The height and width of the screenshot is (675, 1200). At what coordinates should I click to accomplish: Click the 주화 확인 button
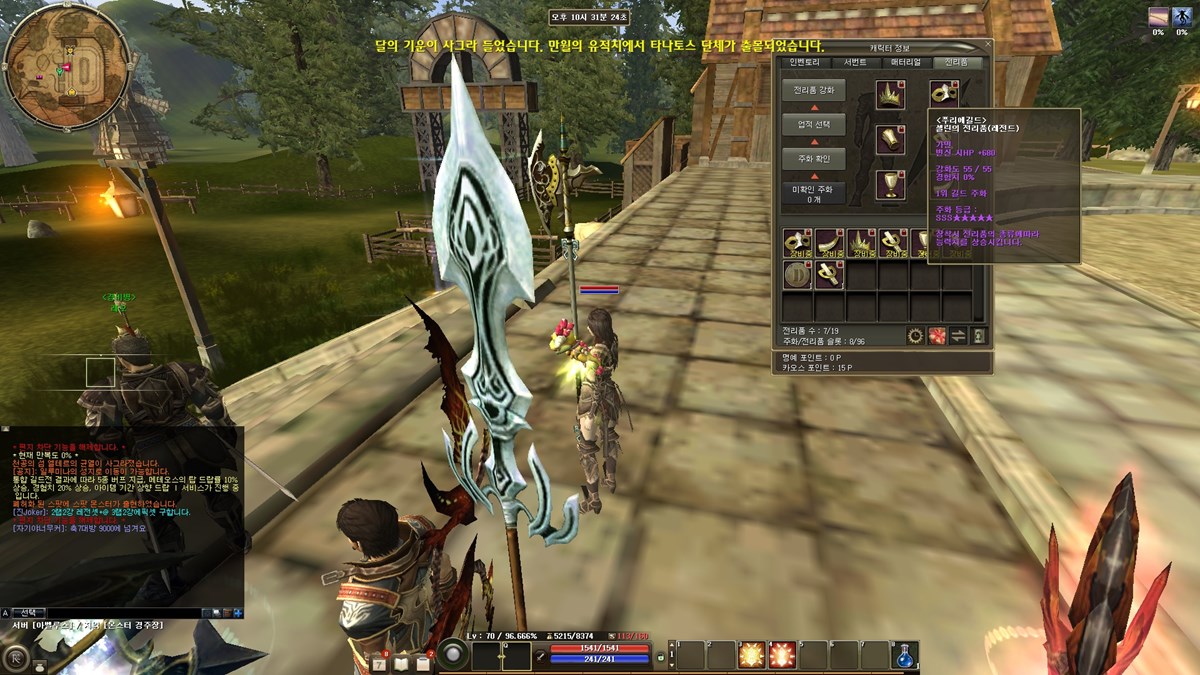click(814, 159)
